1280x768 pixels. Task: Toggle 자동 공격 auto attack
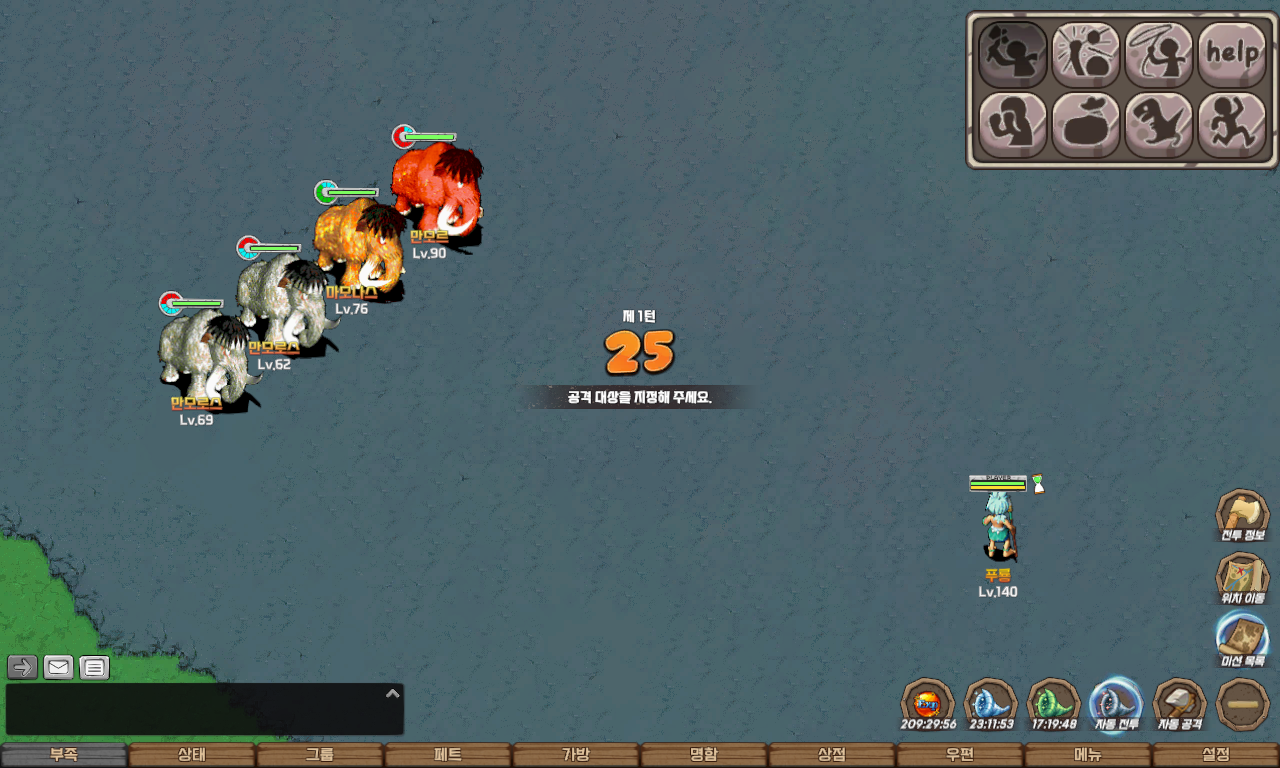click(x=1180, y=704)
